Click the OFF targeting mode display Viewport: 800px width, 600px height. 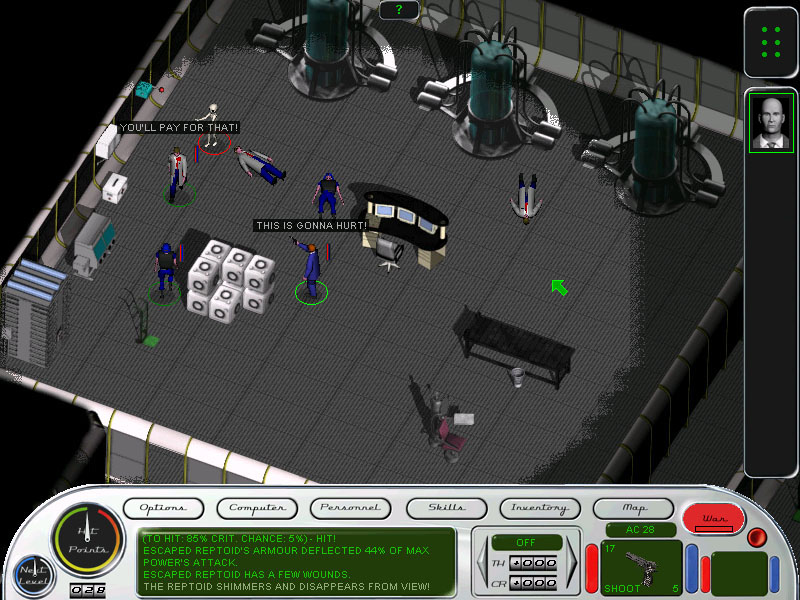pos(527,541)
